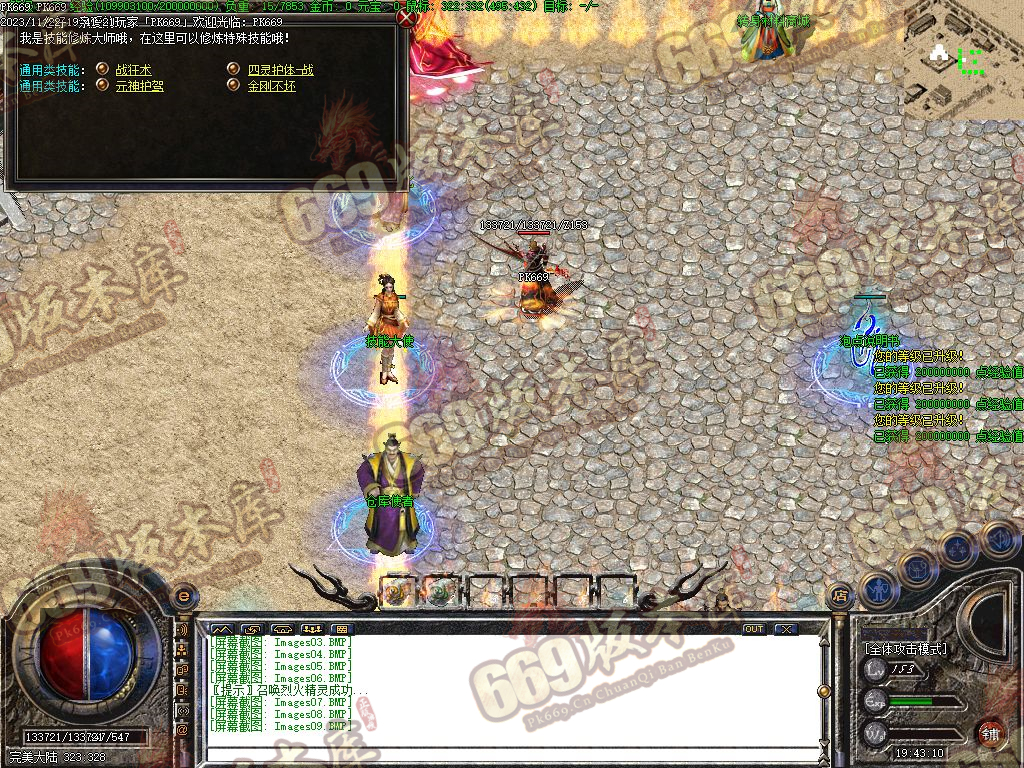This screenshot has height=768, width=1024.
Task: Click the OUT button on chat panel
Action: (x=753, y=629)
